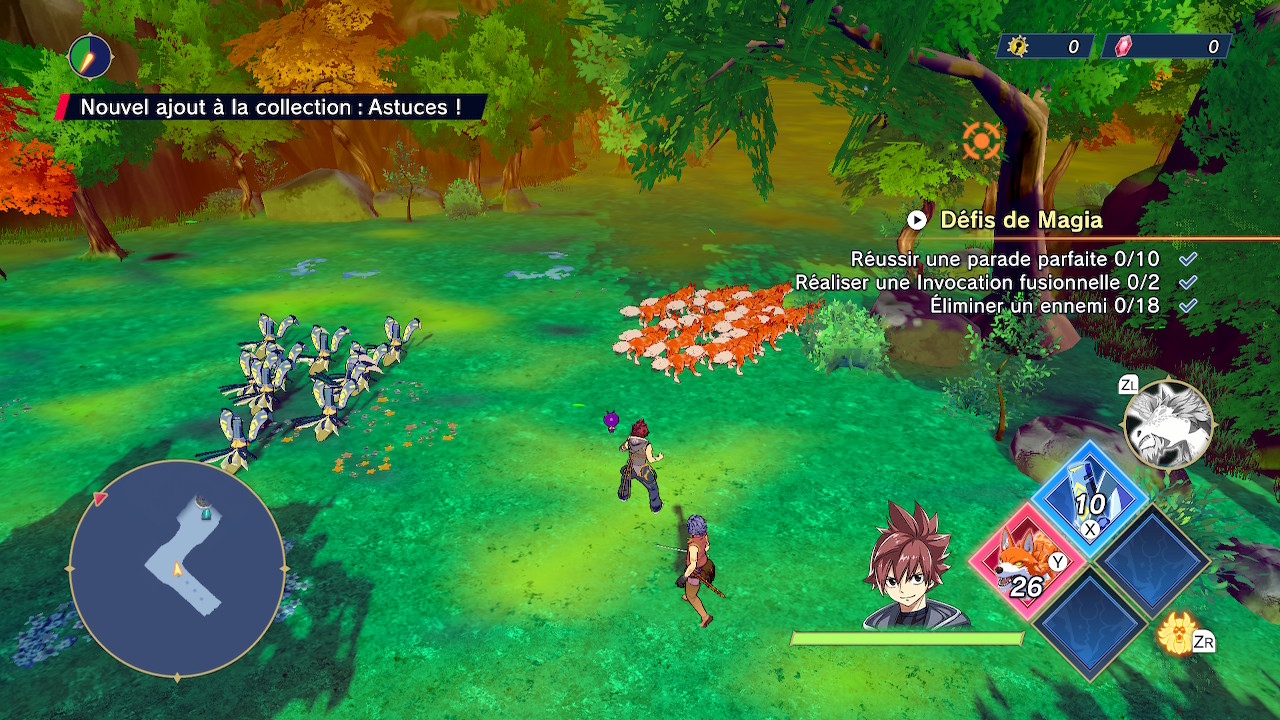Click the white eagle summon portrait
The image size is (1280, 720).
(1168, 424)
